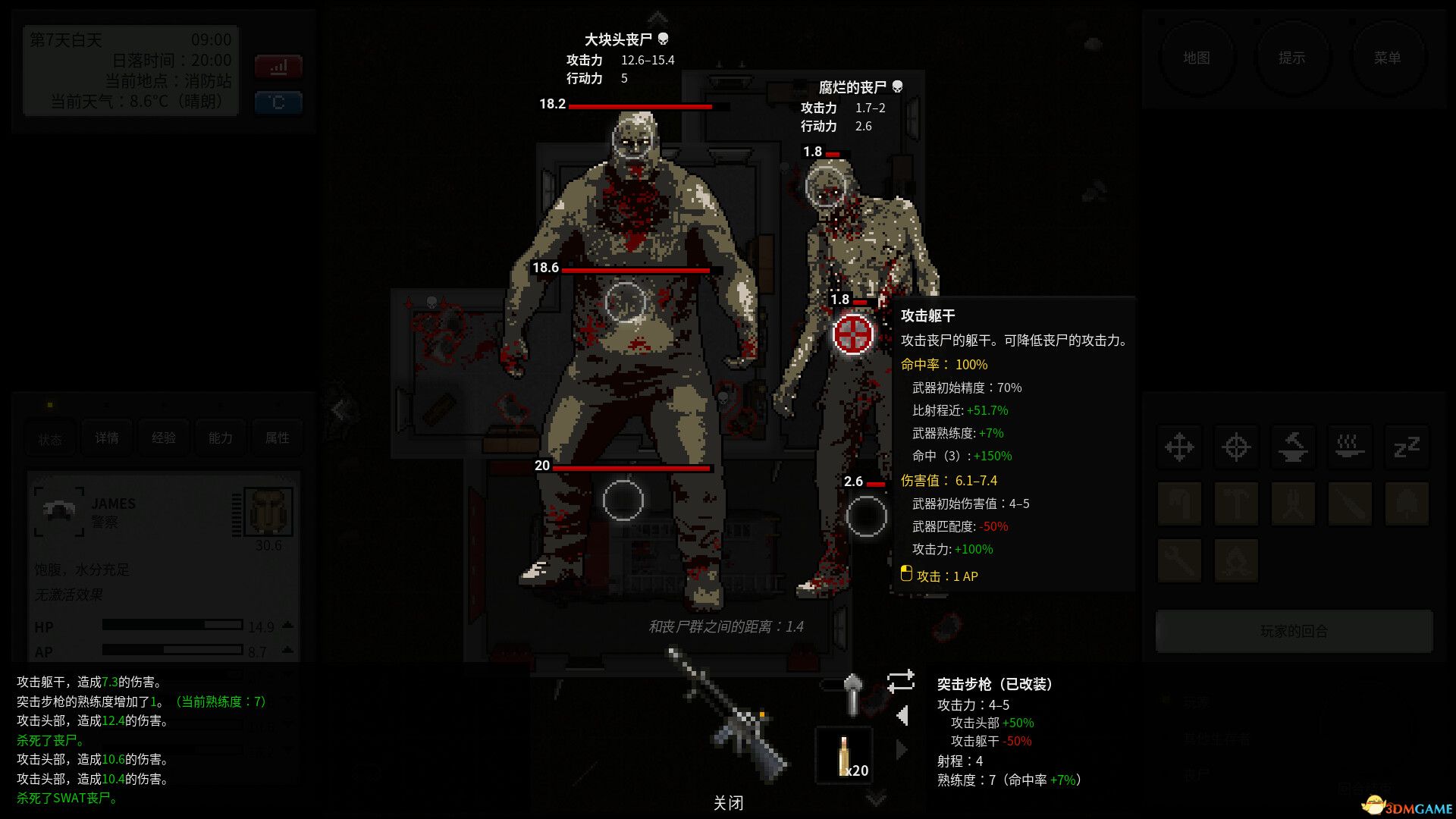Toggle the ammo swap arrows near the rifle
1456x819 pixels.
pyautogui.click(x=901, y=681)
